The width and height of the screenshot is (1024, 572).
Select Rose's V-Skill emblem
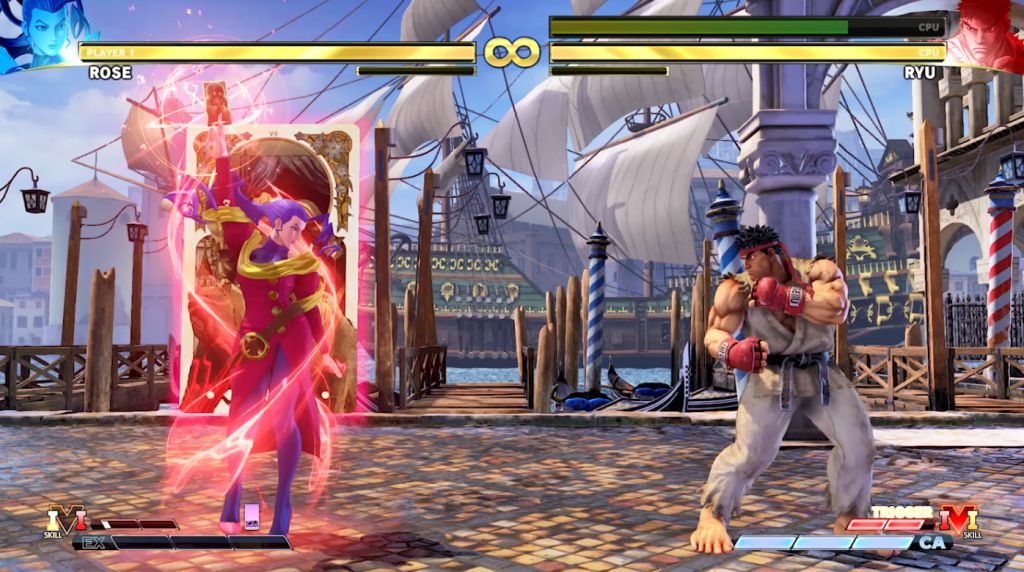point(66,520)
